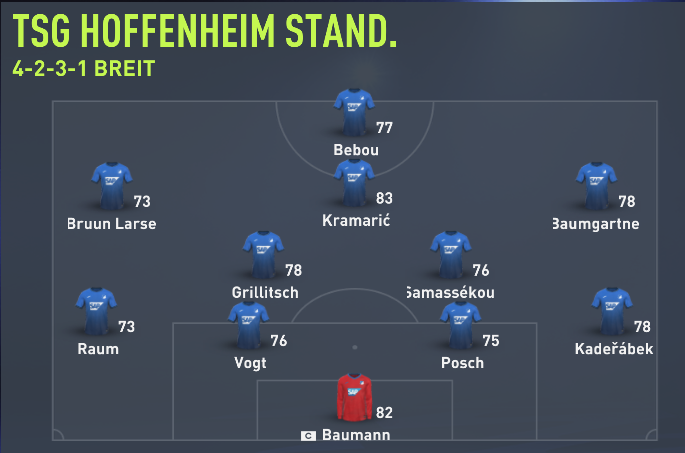
Task: Pick centre back Vogt
Action: pos(249,326)
